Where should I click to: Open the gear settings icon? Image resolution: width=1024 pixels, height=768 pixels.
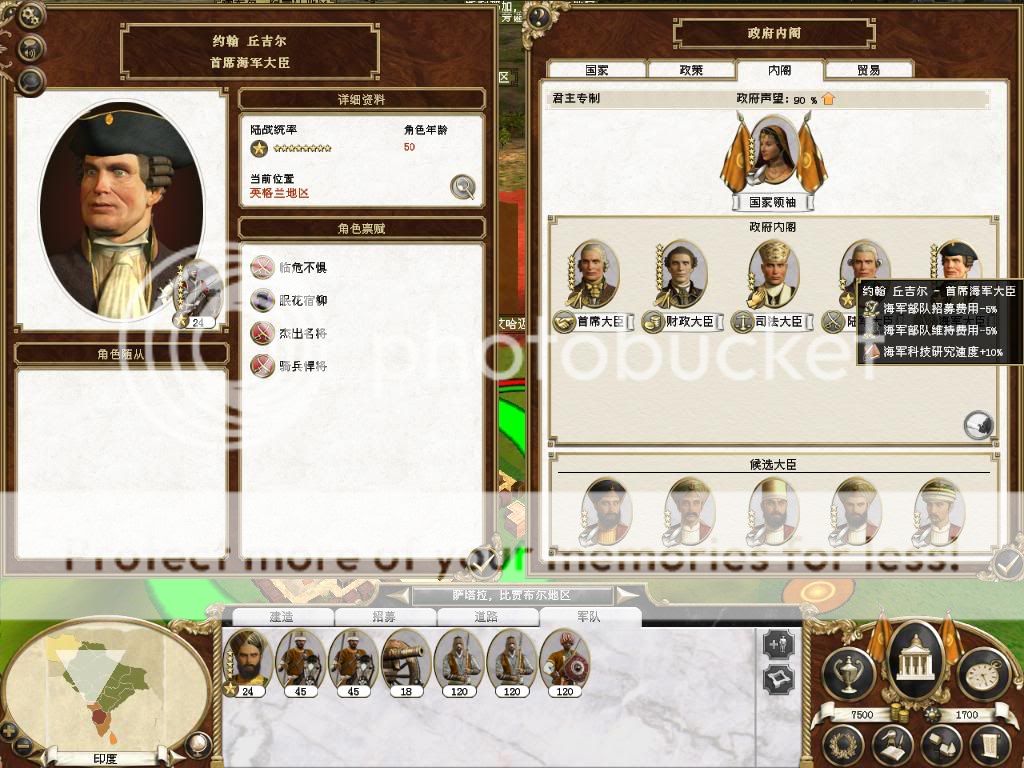pos(32,15)
